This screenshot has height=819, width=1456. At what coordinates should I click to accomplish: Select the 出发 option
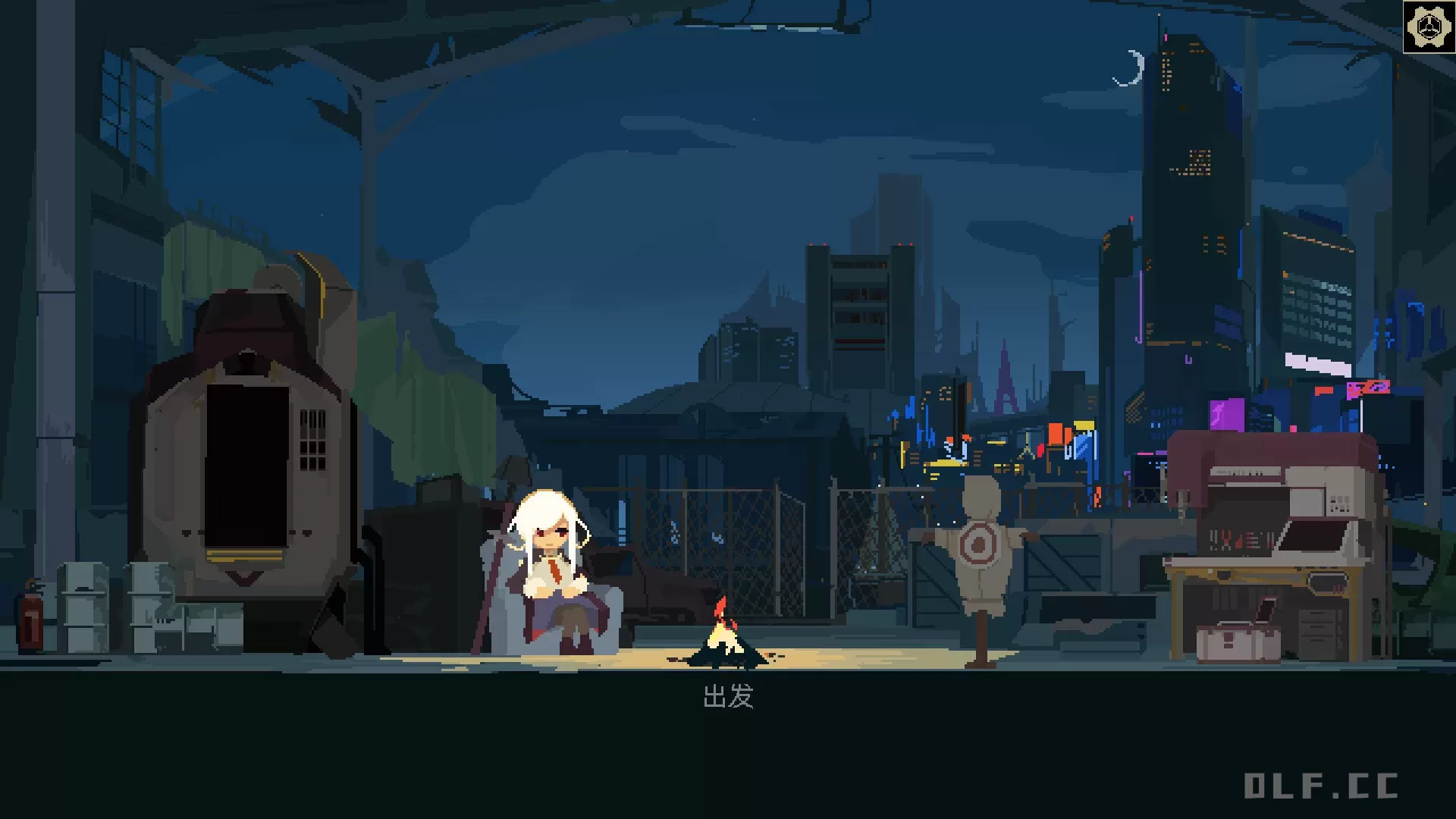coord(728,696)
